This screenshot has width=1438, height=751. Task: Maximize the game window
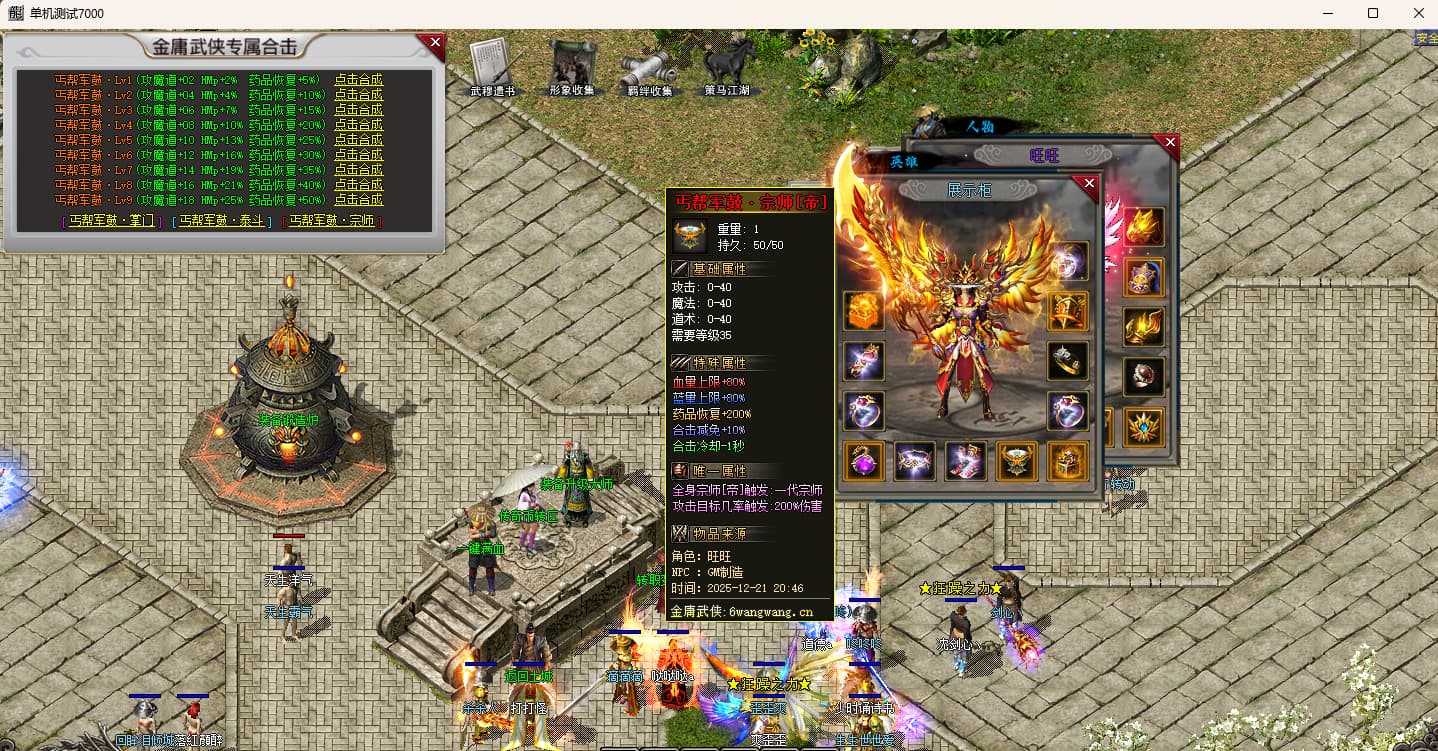(1373, 13)
